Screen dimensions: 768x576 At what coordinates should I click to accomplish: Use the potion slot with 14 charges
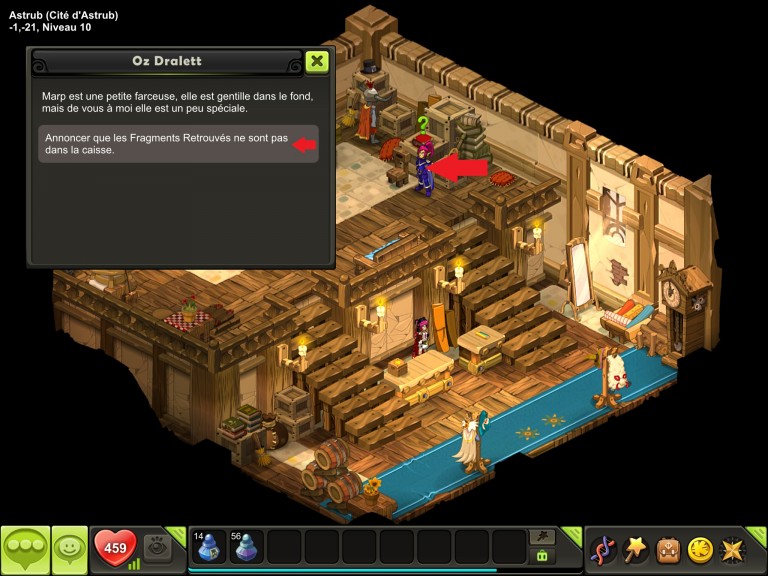(x=208, y=547)
